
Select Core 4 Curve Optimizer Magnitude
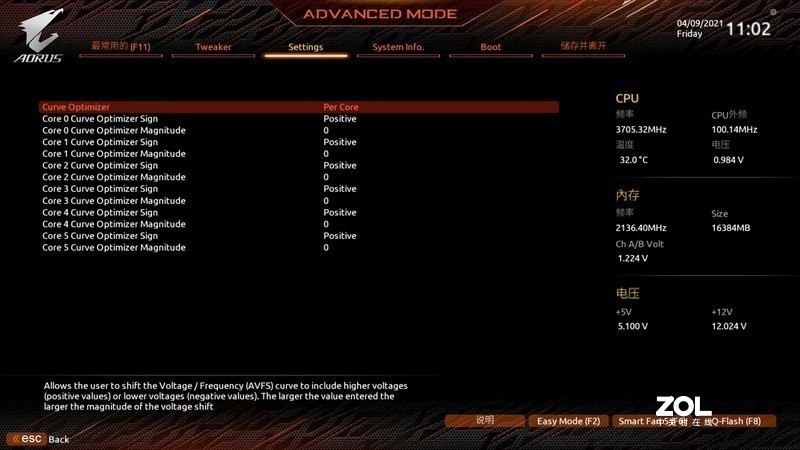(x=298, y=224)
